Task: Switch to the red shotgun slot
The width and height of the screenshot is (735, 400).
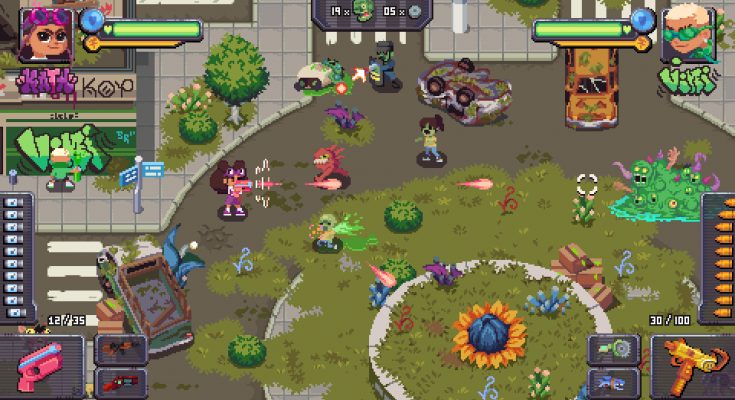Action: 120,381
